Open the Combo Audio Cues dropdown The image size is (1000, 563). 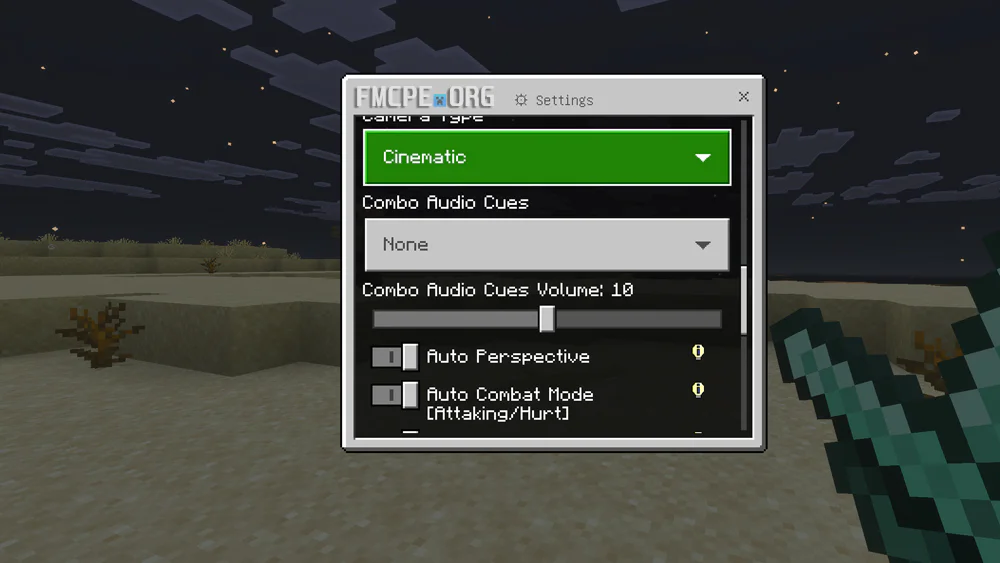547,245
